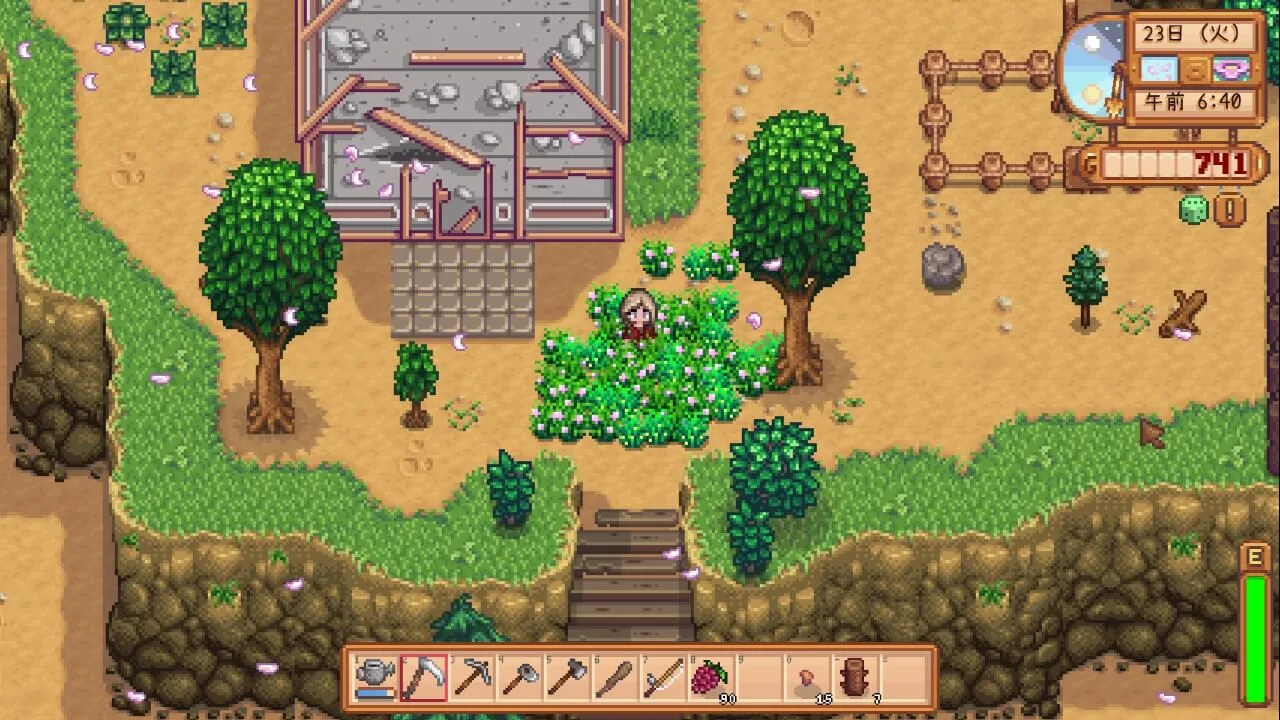Select the hoe in hotbar slot 4
The height and width of the screenshot is (720, 1280).
(519, 678)
